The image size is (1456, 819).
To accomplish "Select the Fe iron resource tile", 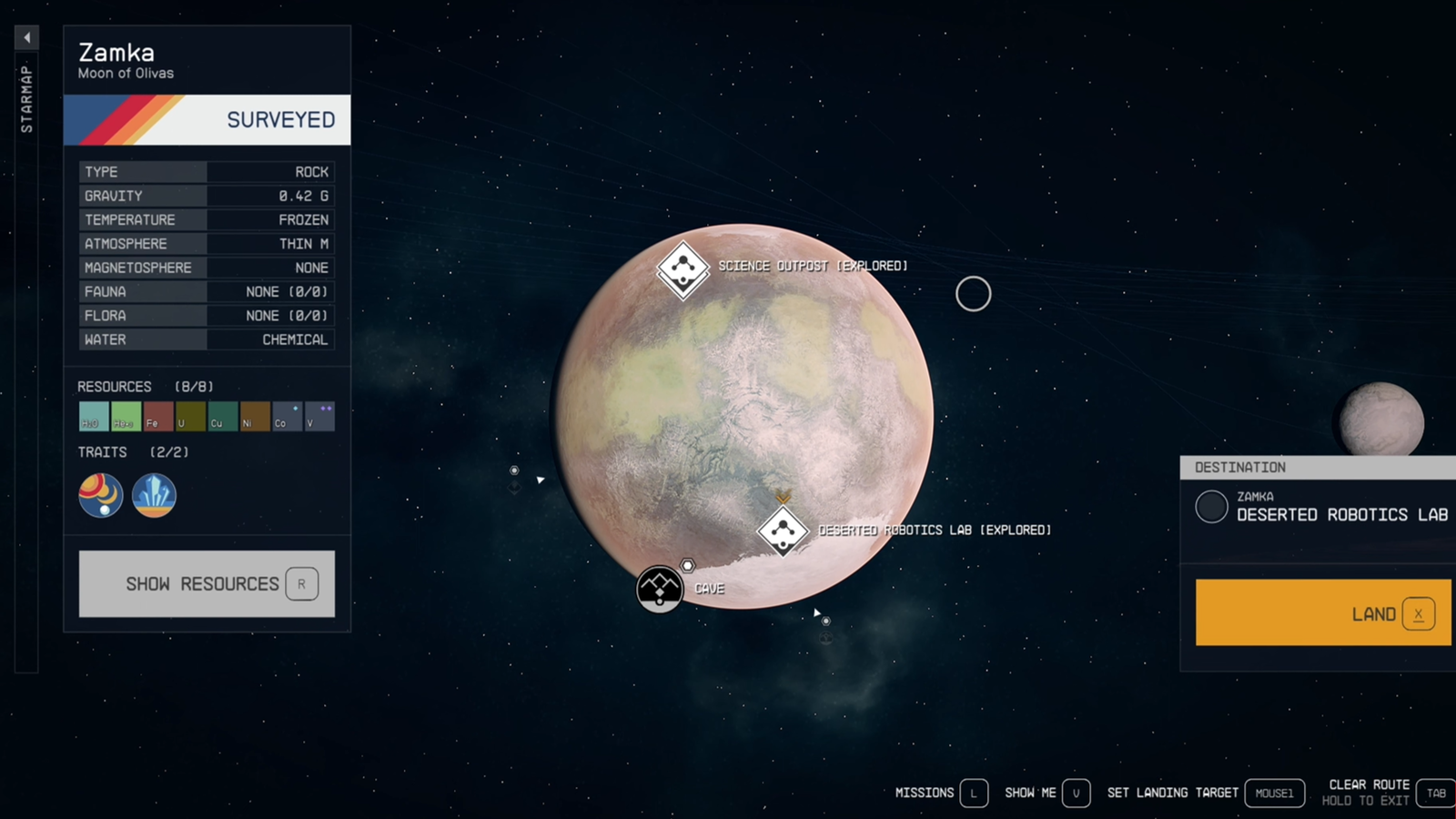I will point(157,416).
